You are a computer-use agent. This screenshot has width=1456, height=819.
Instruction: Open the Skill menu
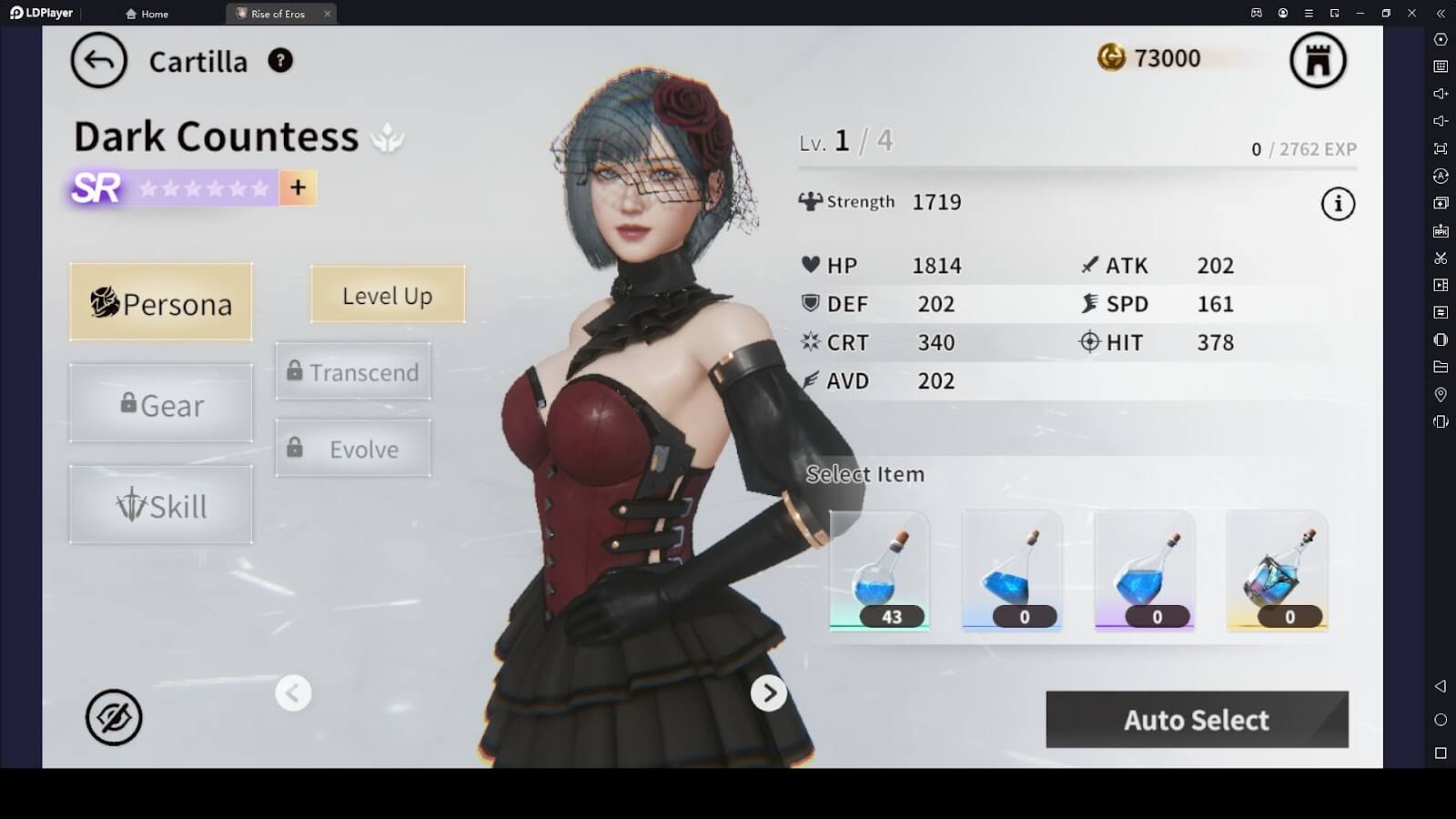pyautogui.click(x=161, y=505)
